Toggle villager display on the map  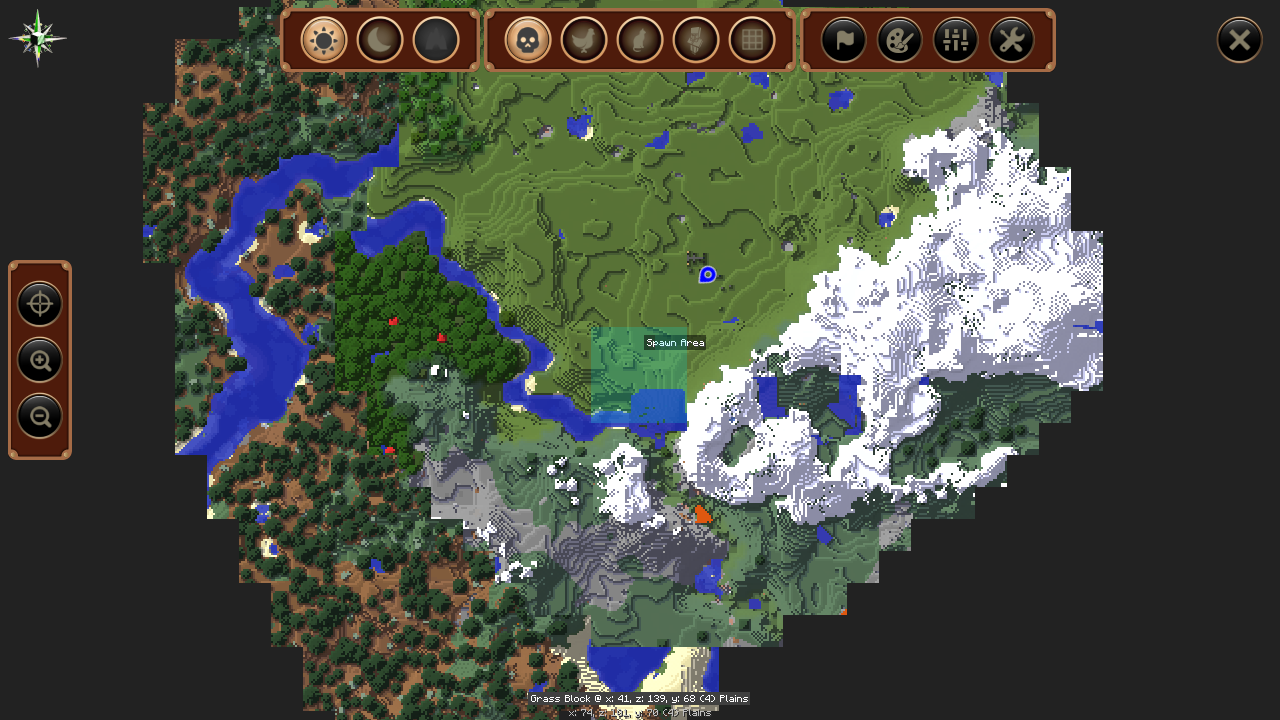point(696,41)
